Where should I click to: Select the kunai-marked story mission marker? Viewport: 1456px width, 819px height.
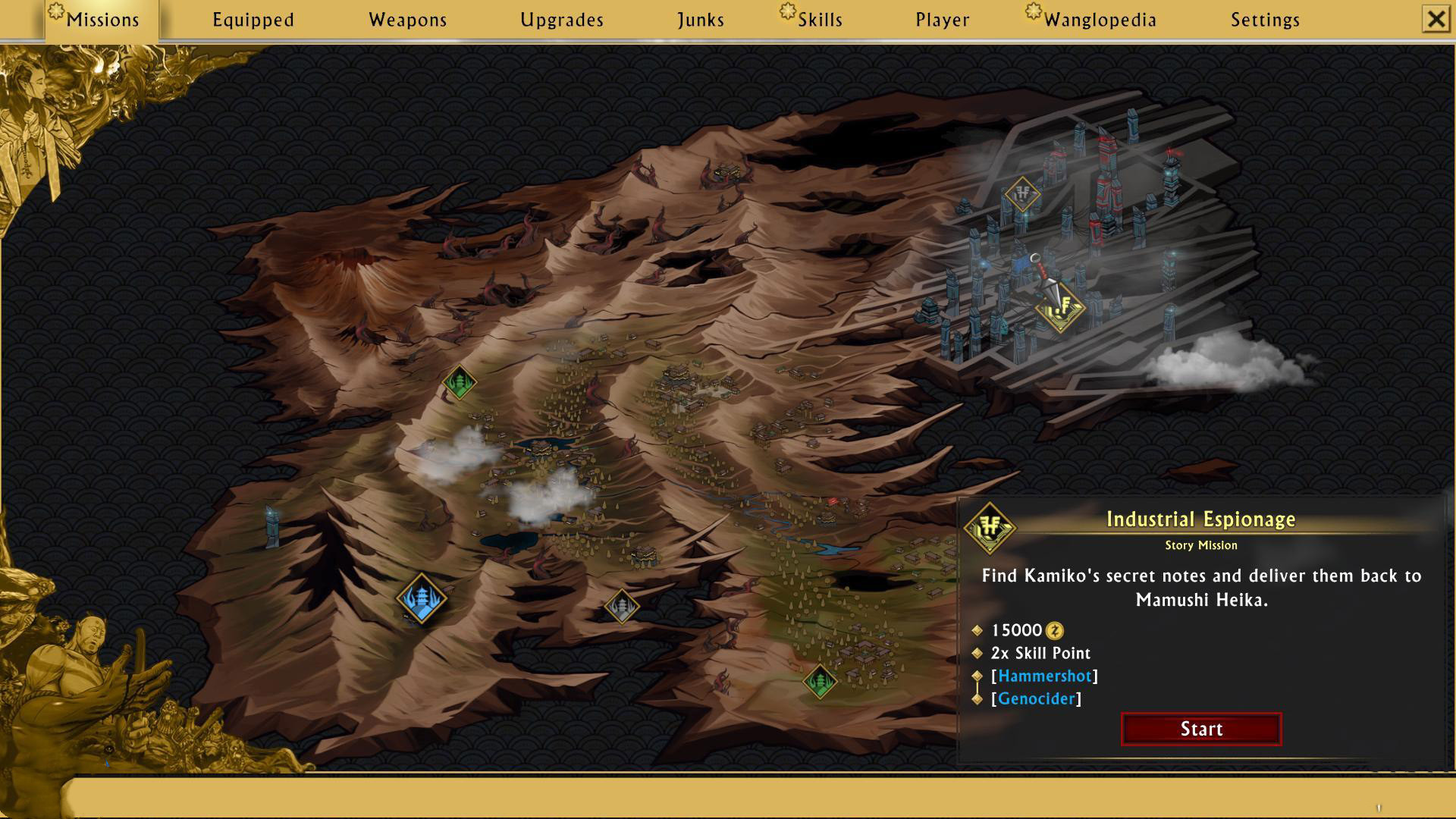(1060, 307)
